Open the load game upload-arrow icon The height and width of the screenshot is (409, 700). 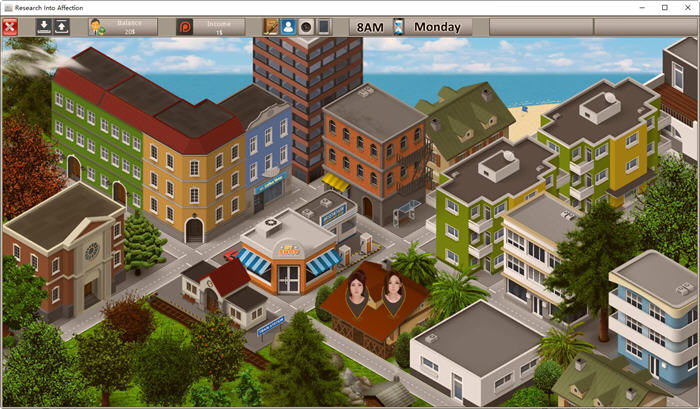click(61, 26)
